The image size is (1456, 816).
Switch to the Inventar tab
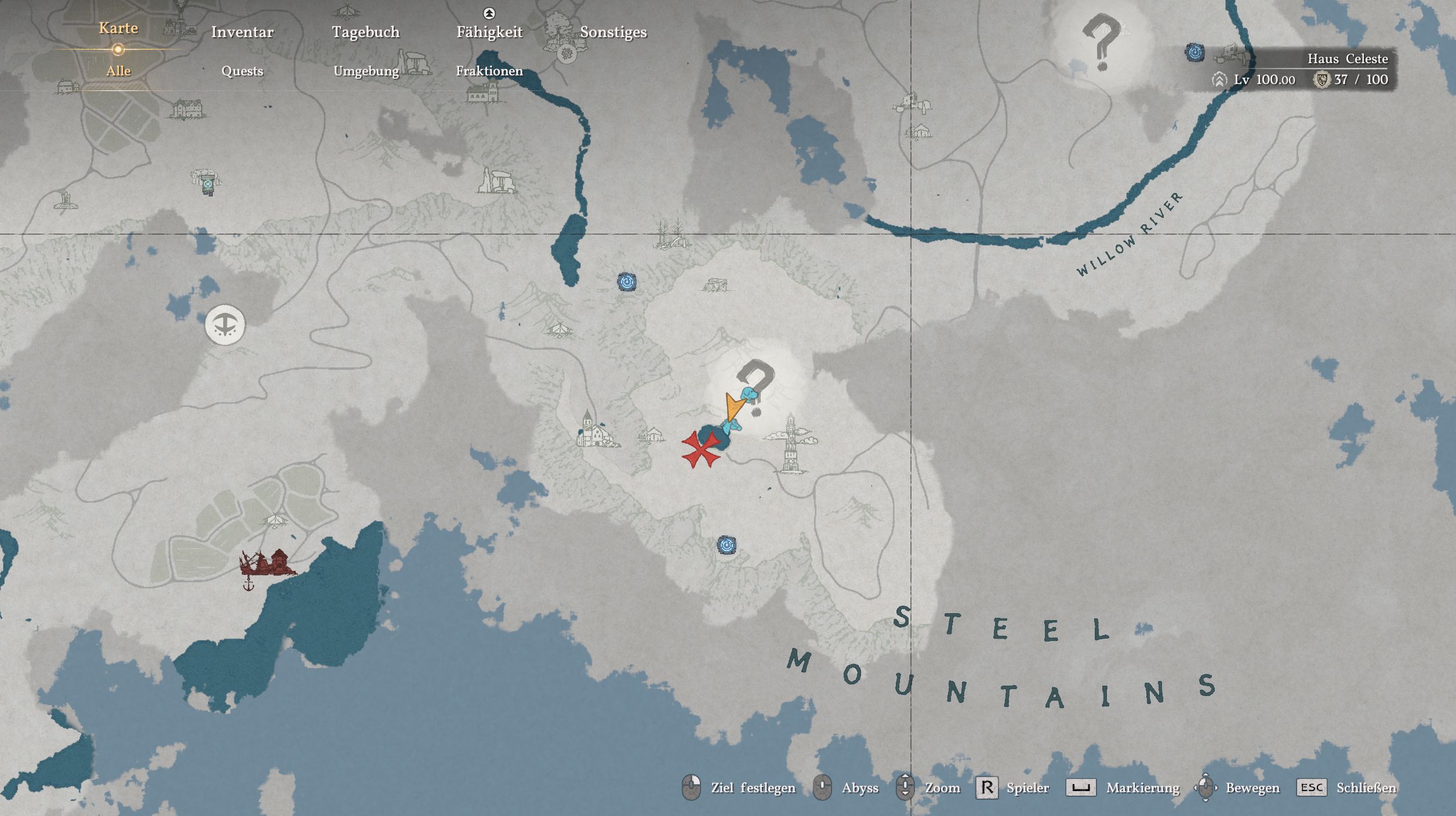pyautogui.click(x=242, y=32)
